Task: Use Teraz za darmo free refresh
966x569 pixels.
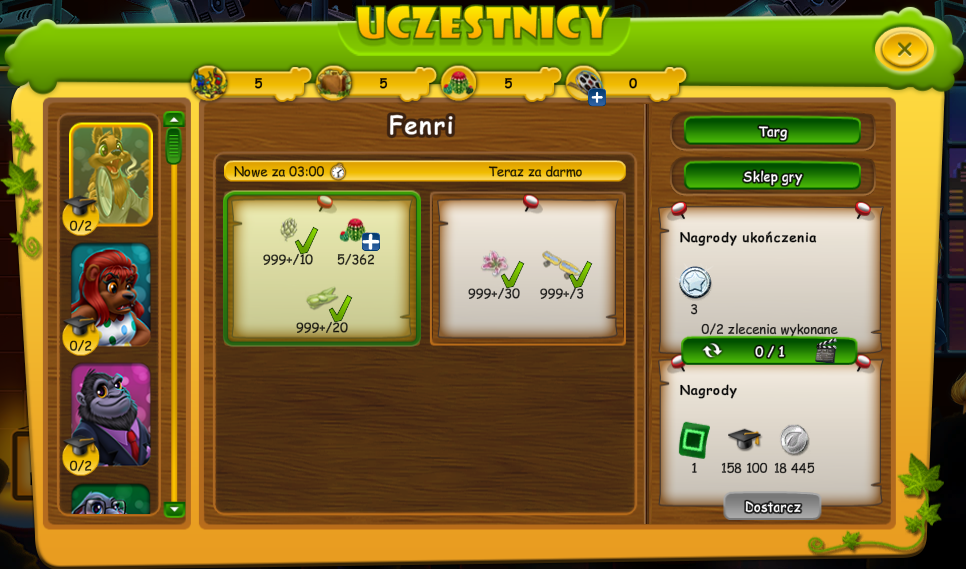Action: [535, 172]
